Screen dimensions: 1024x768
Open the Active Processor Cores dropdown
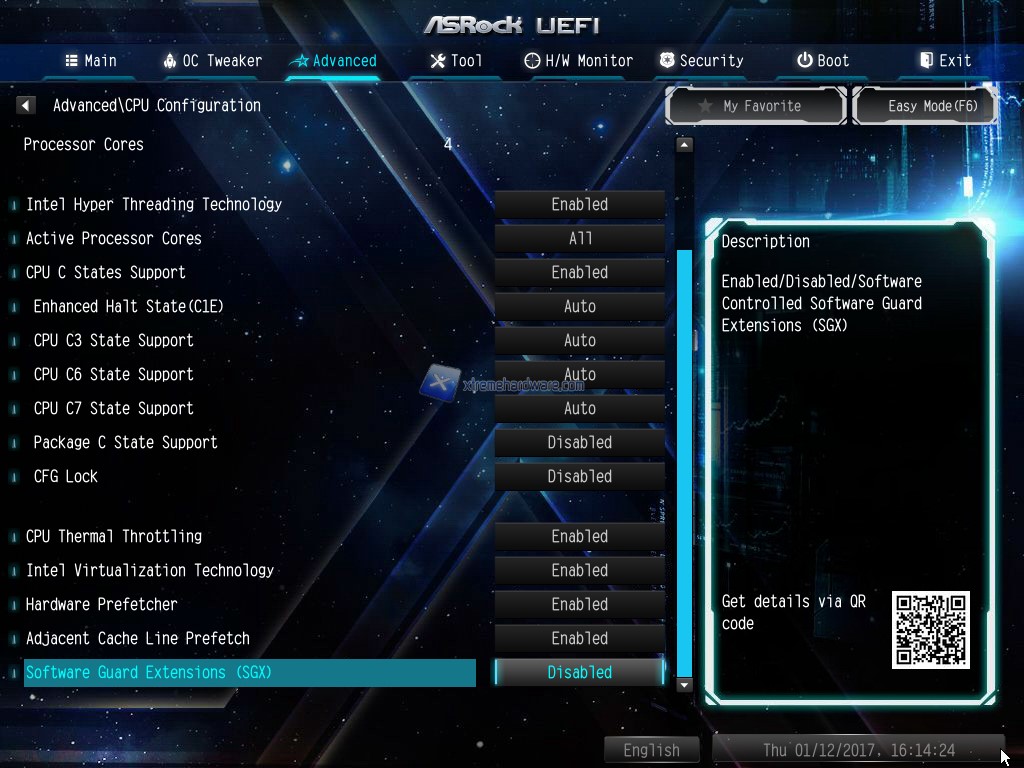580,239
